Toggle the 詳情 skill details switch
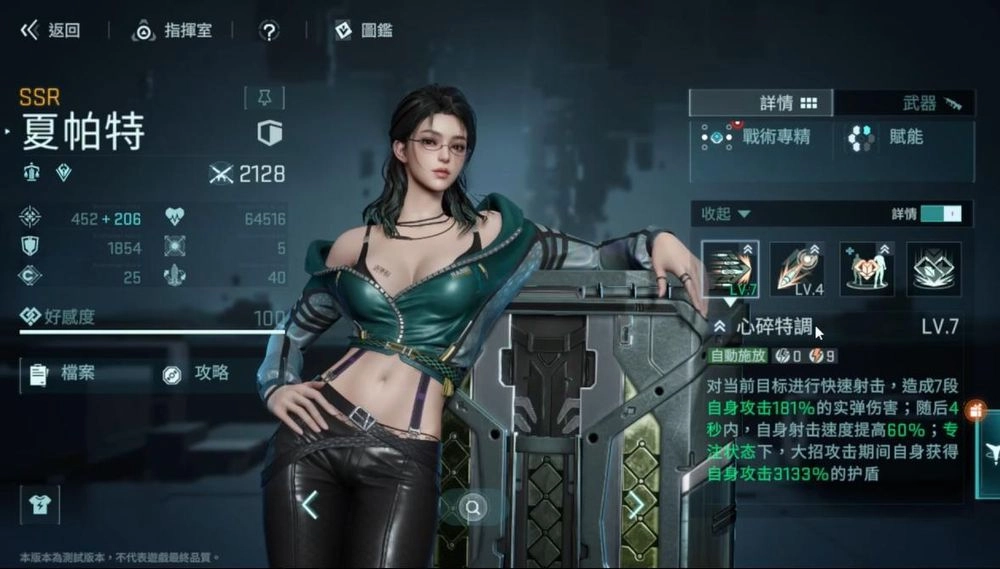This screenshot has width=1000, height=569. click(x=940, y=213)
